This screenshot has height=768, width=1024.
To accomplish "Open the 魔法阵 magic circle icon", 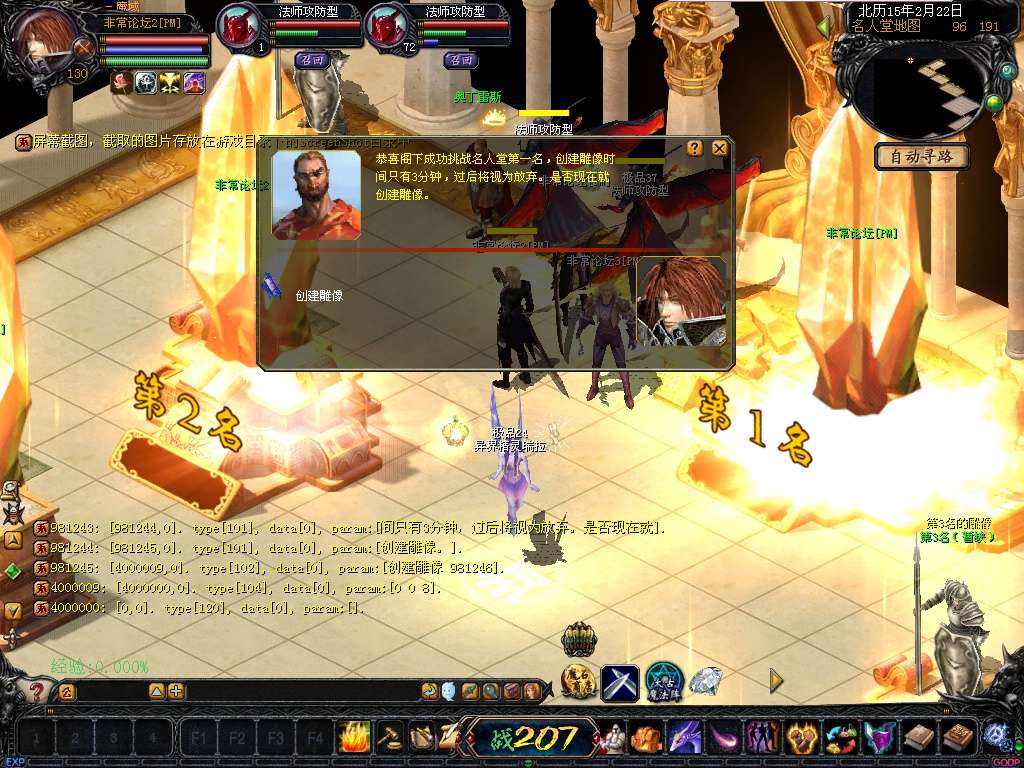I will (x=663, y=682).
